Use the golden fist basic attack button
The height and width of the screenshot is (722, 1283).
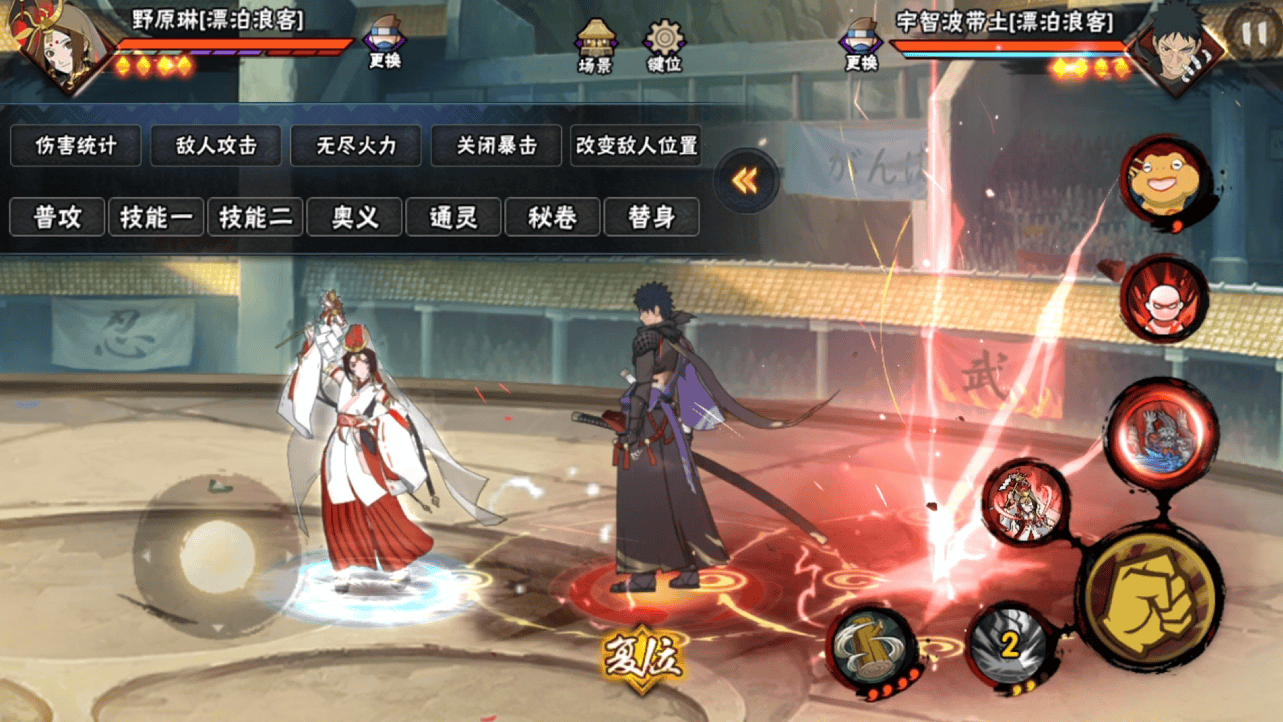coord(1149,598)
